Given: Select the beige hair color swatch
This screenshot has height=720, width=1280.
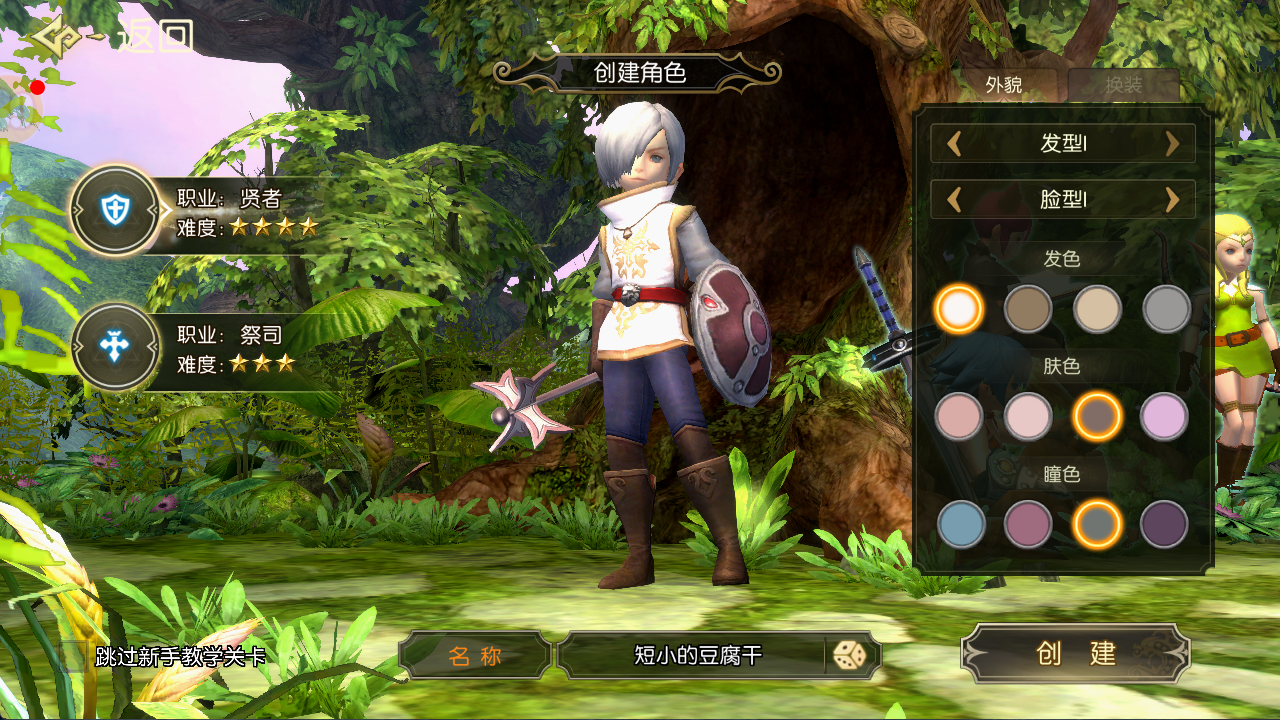Looking at the screenshot, I should click(x=1097, y=309).
